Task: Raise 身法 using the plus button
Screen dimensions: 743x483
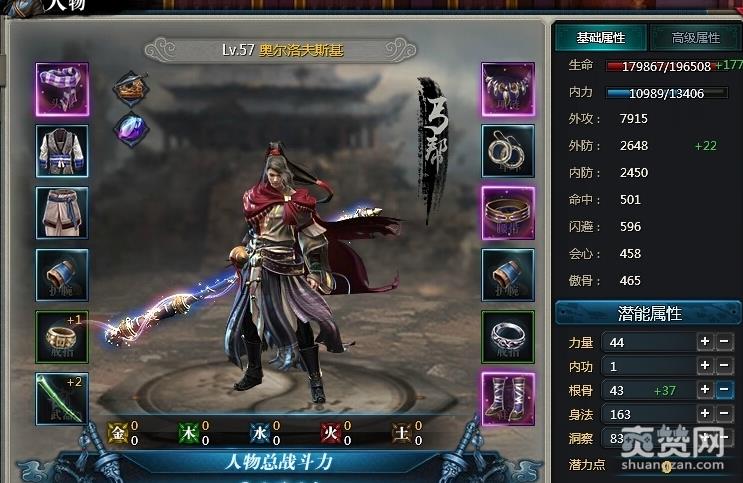Action: pyautogui.click(x=705, y=414)
